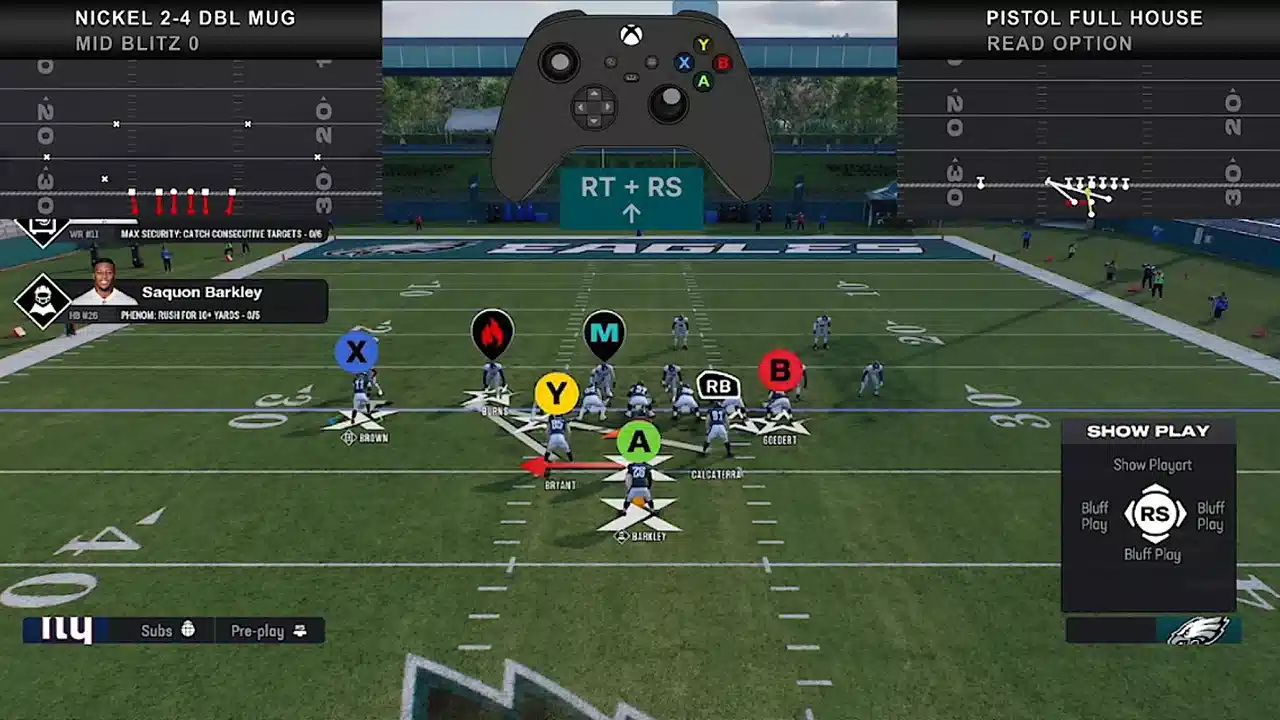Click the NY Giants team logo
Image resolution: width=1280 pixels, height=720 pixels.
(68, 630)
